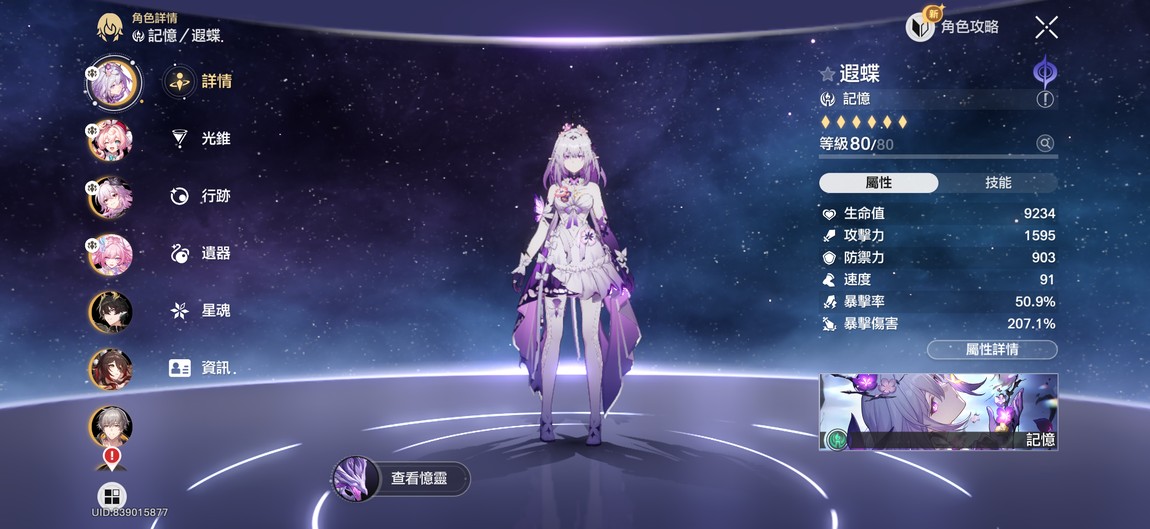
Task: Select the 屬性 attributes tab
Action: (878, 183)
